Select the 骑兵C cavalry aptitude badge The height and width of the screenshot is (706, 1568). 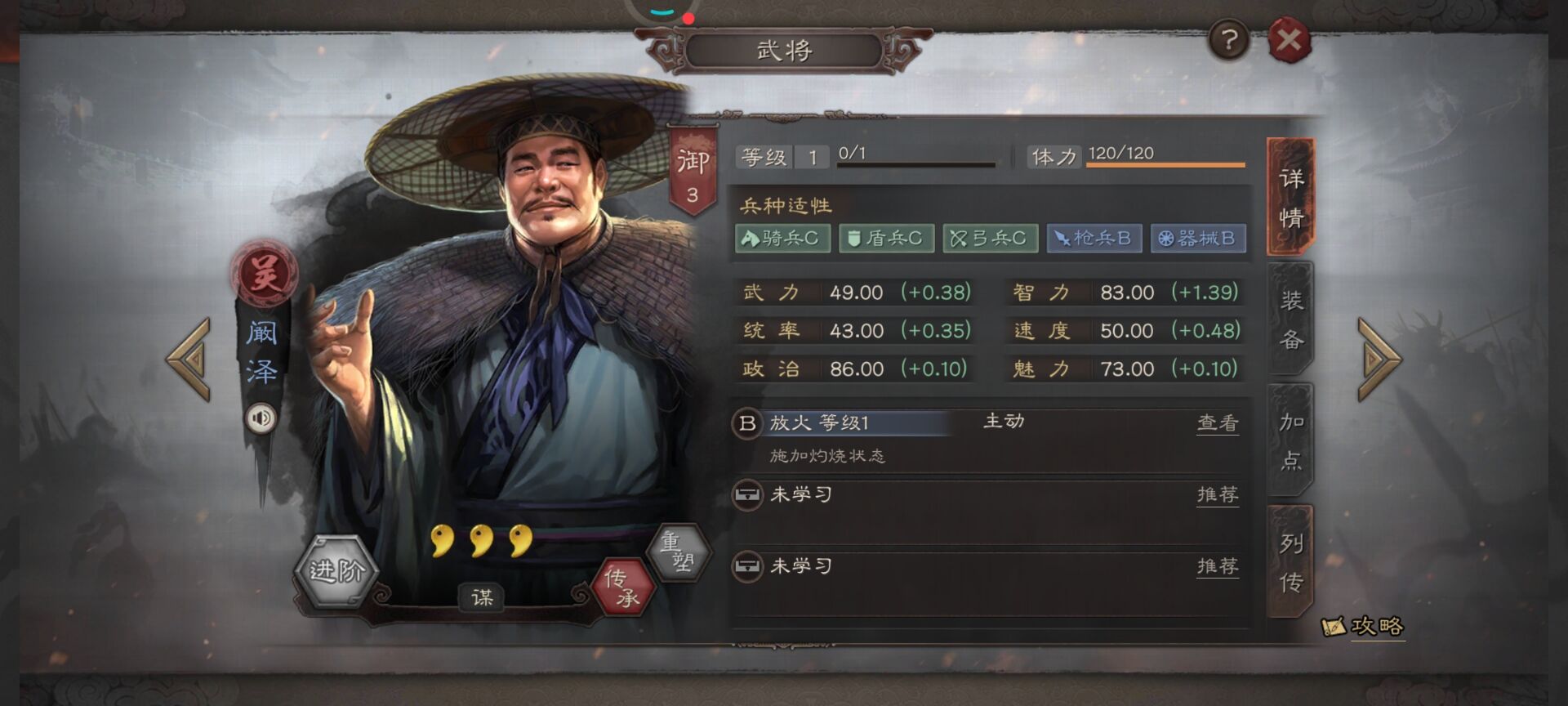[x=783, y=239]
